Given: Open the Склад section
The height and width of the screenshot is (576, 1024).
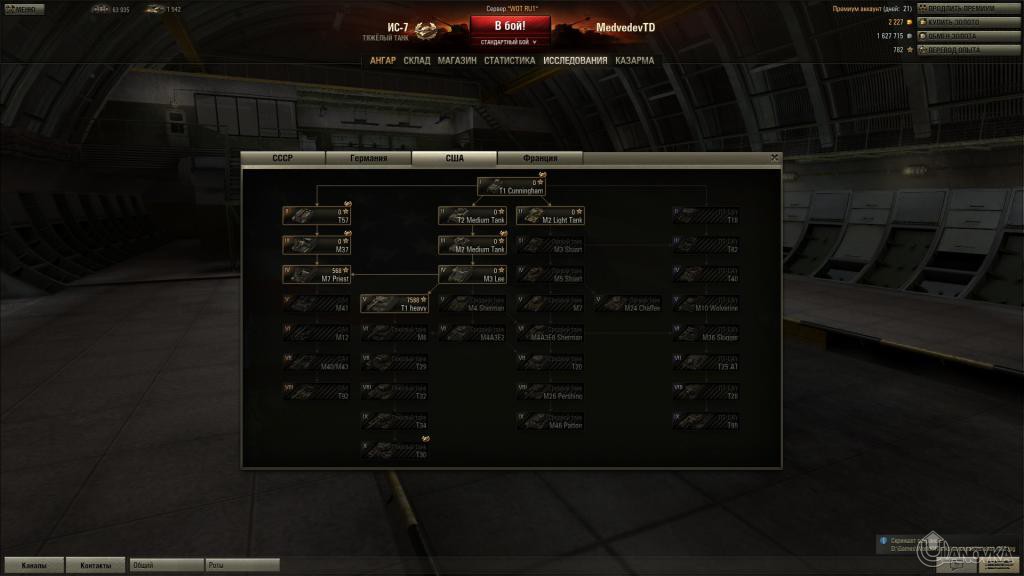Looking at the screenshot, I should coord(417,60).
